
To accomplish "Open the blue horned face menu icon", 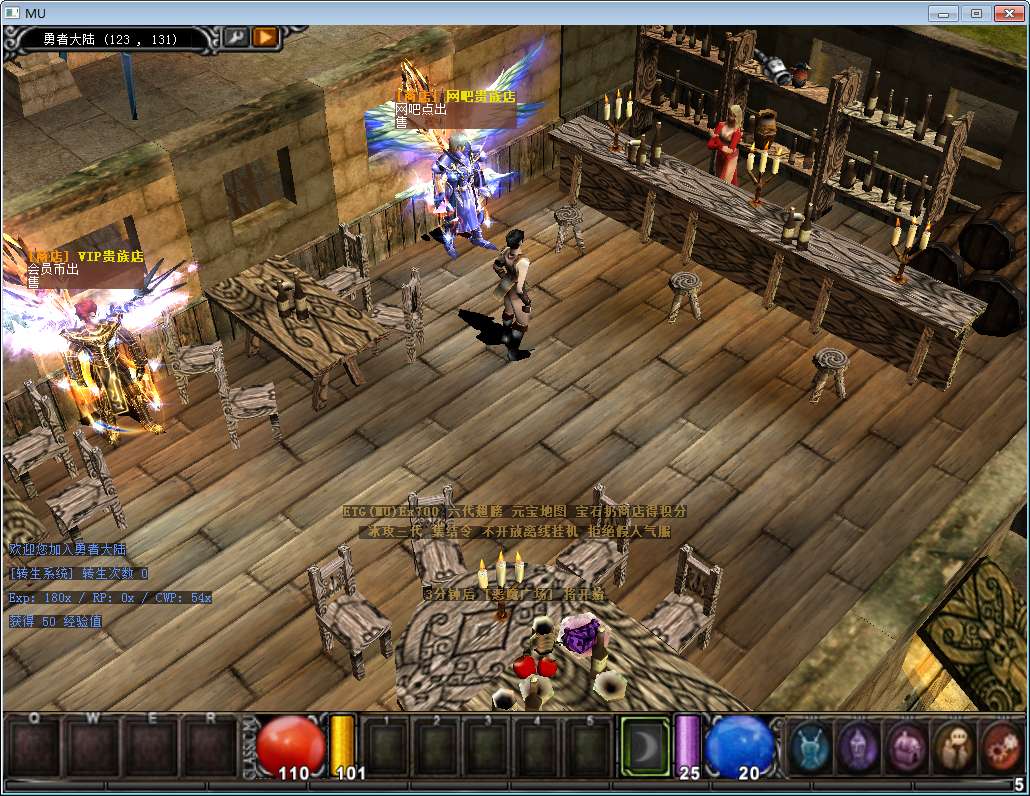I will (809, 746).
